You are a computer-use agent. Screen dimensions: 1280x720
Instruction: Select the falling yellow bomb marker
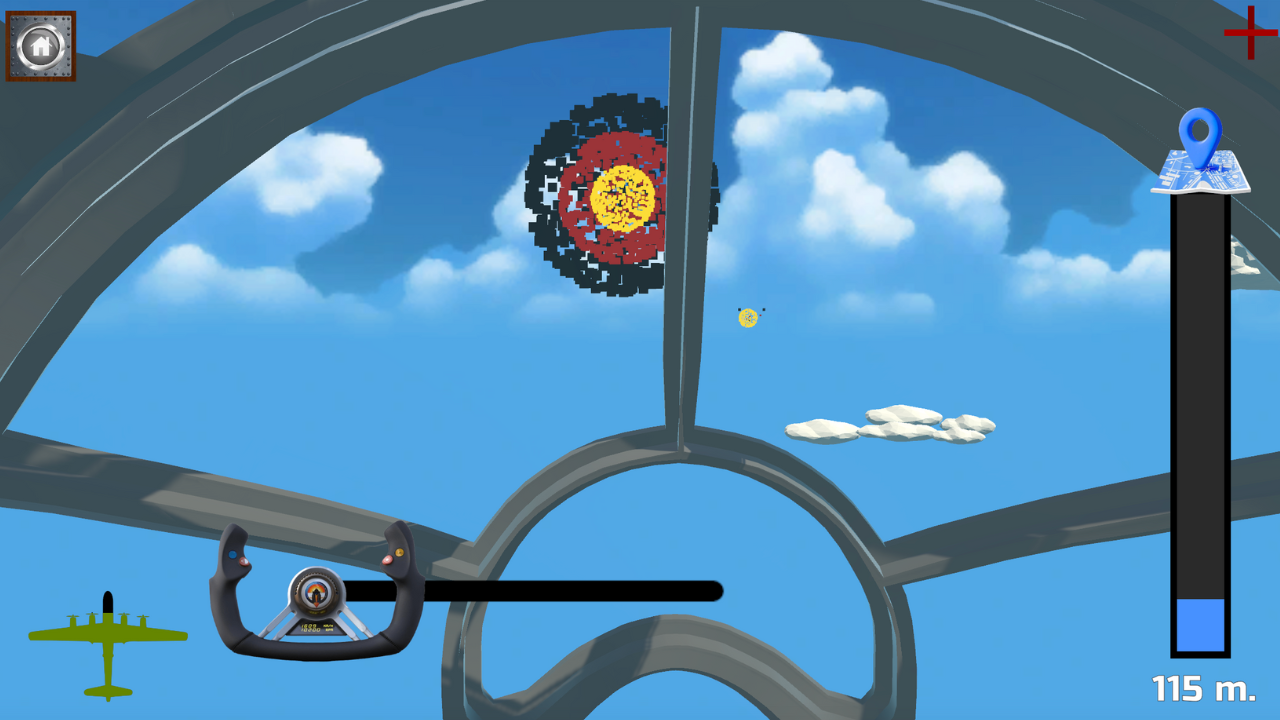click(747, 317)
